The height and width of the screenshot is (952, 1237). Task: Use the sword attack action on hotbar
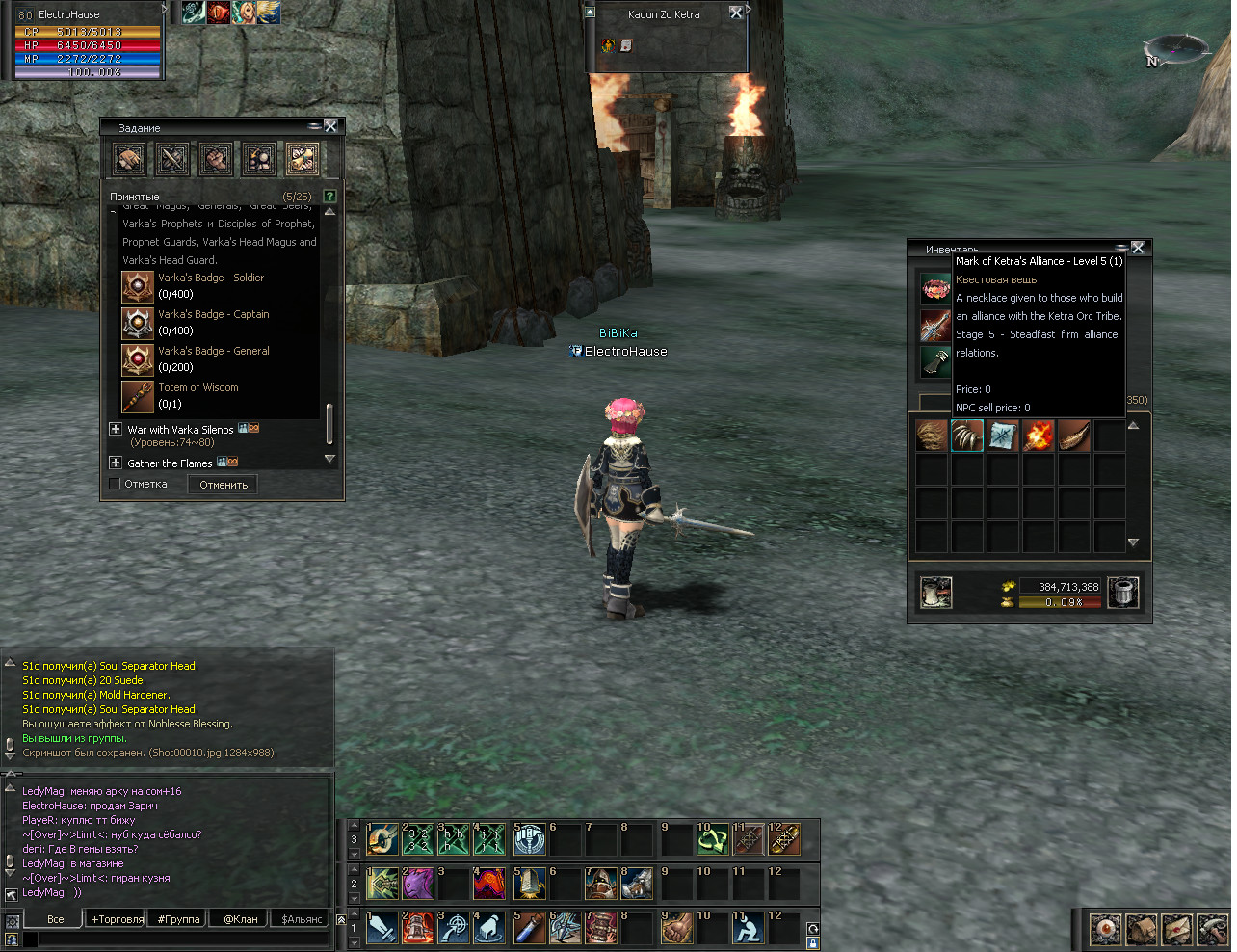[x=382, y=928]
